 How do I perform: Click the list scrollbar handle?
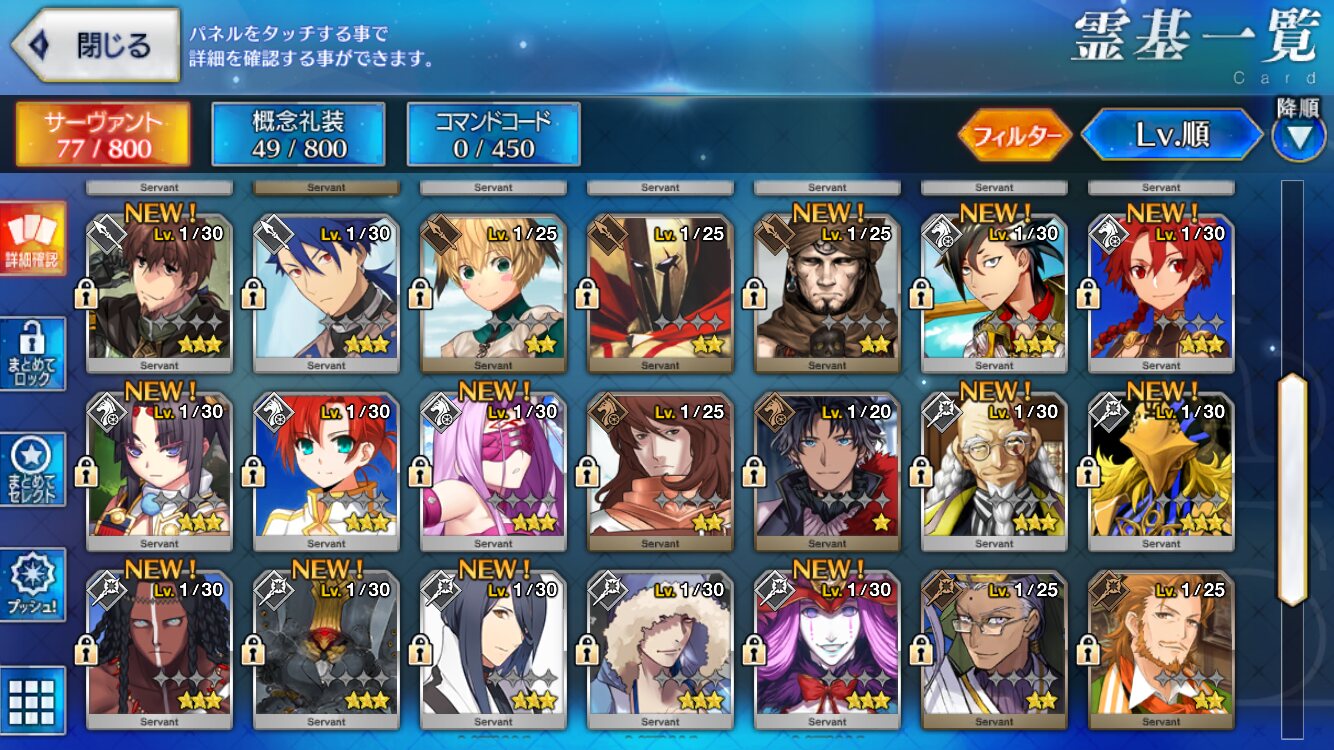pos(1292,490)
